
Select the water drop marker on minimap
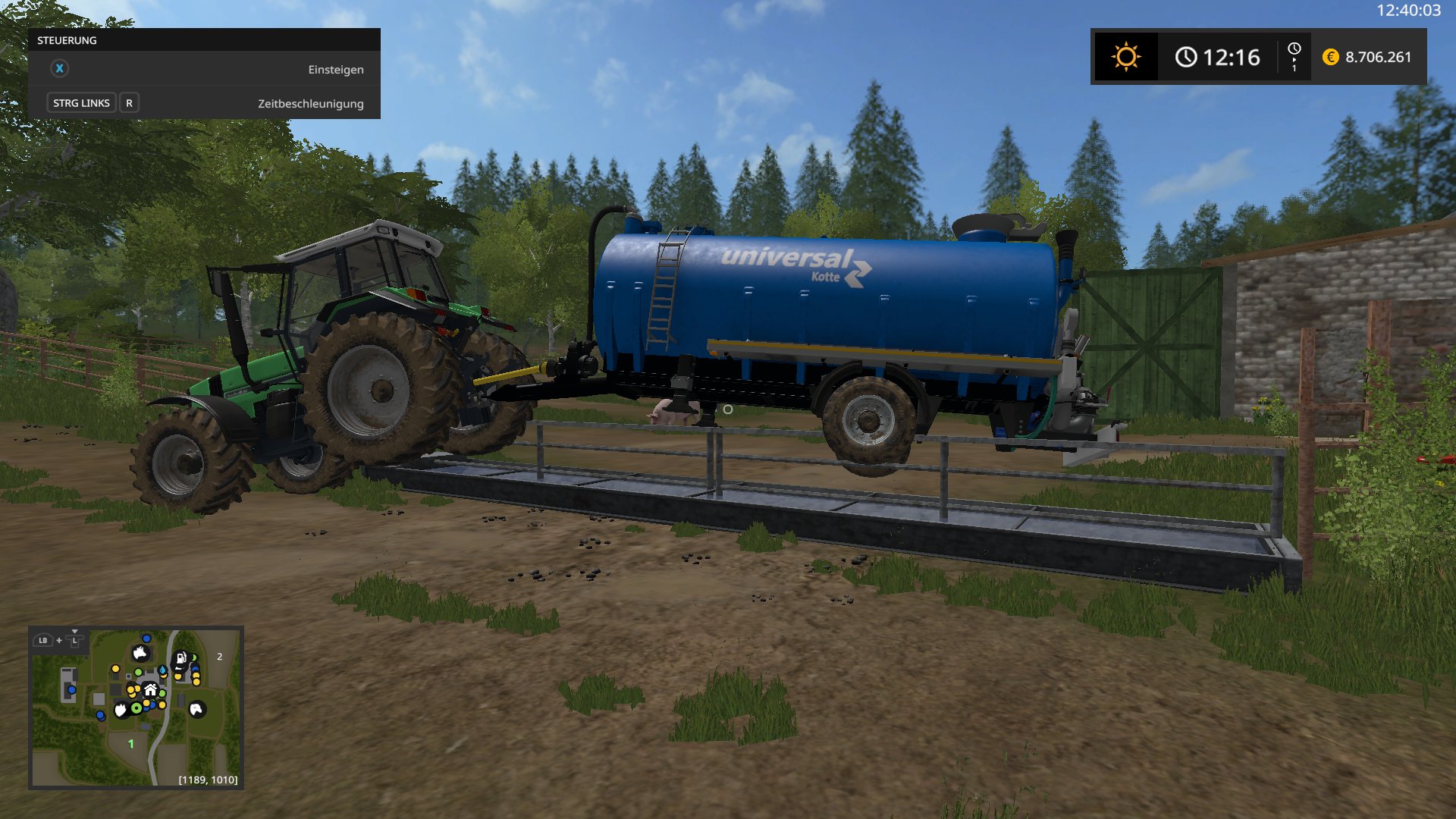pyautogui.click(x=162, y=671)
